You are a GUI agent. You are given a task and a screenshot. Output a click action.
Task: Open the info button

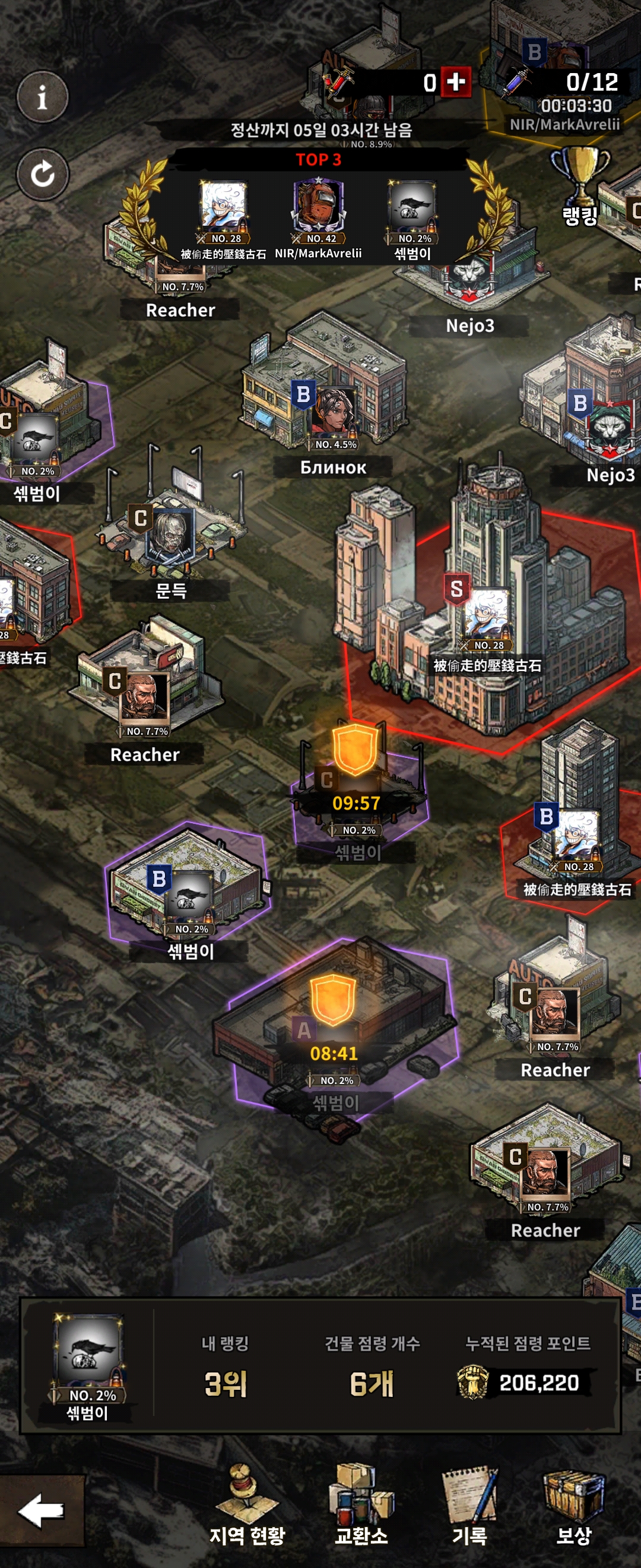42,97
